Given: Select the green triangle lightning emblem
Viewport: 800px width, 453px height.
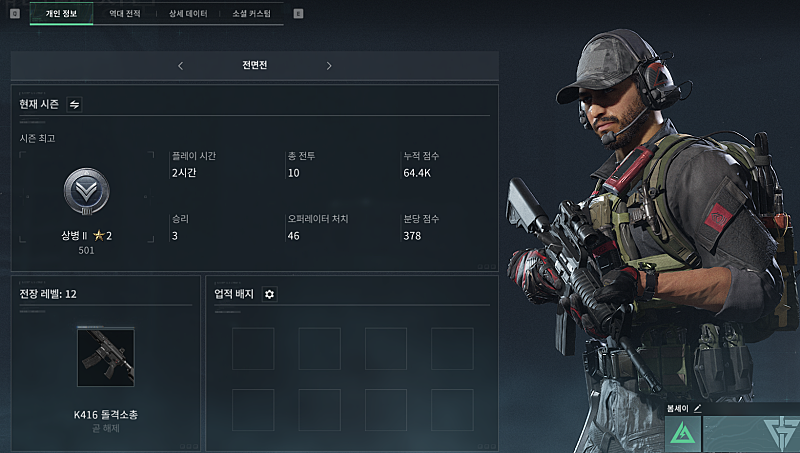Looking at the screenshot, I should coord(682,434).
